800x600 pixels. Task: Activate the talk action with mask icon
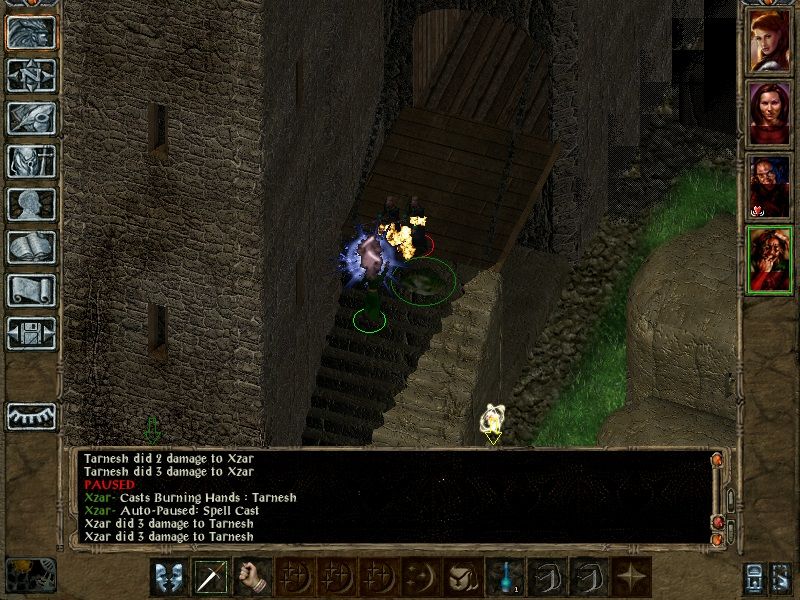tap(168, 577)
